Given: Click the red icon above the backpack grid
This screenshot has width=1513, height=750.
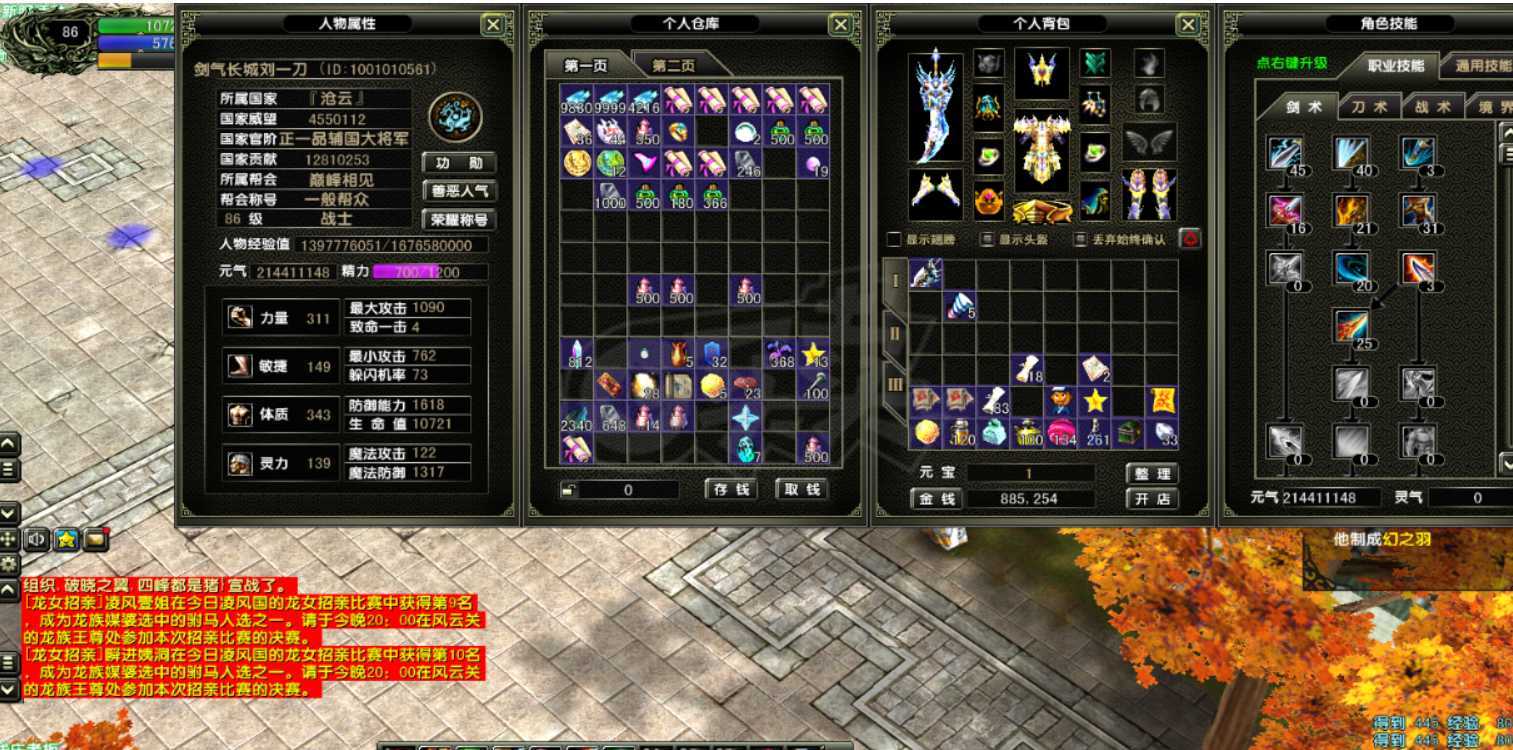Looking at the screenshot, I should [1189, 238].
